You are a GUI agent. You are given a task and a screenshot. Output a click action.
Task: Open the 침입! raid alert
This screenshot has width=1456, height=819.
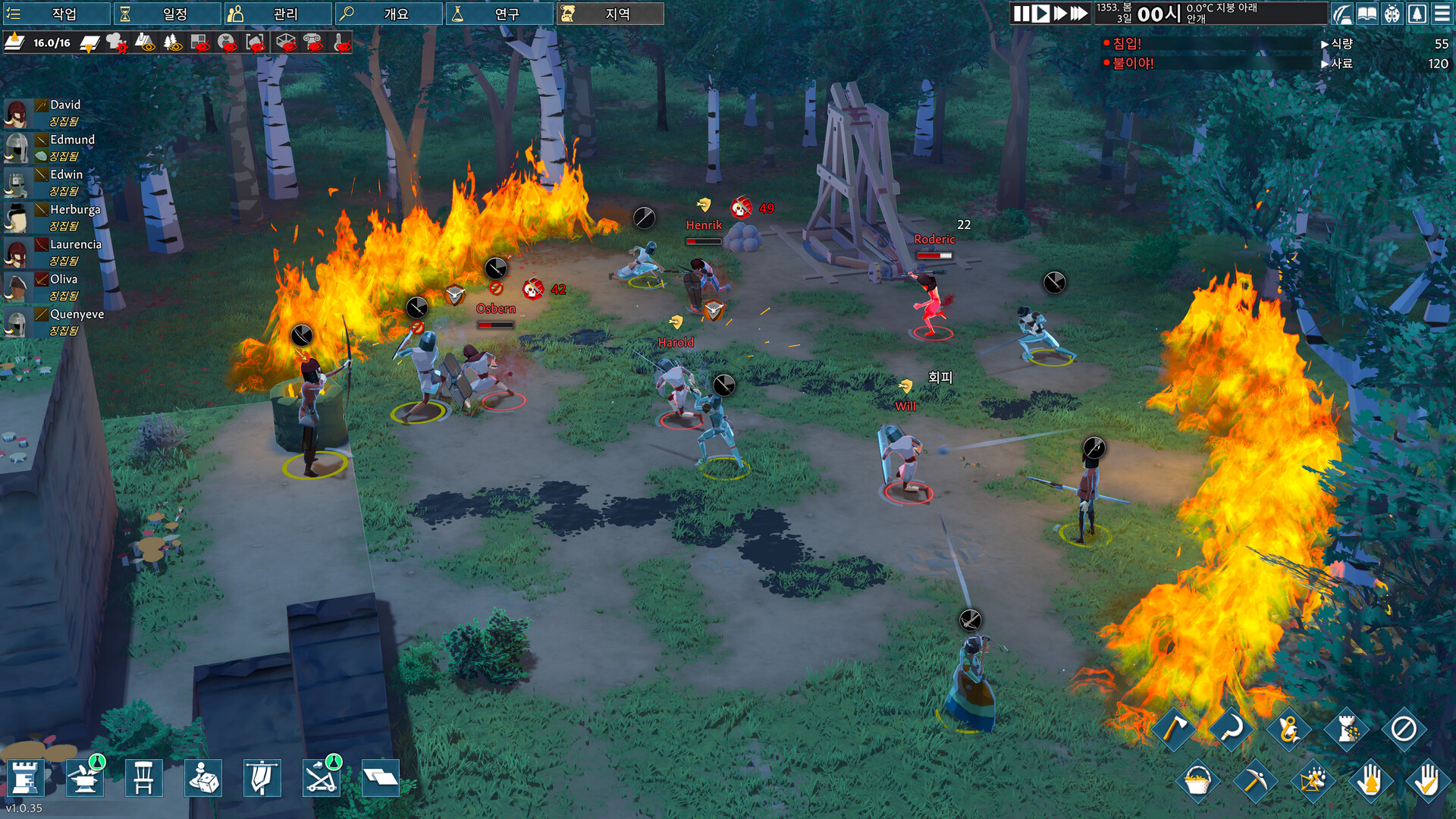click(1126, 44)
